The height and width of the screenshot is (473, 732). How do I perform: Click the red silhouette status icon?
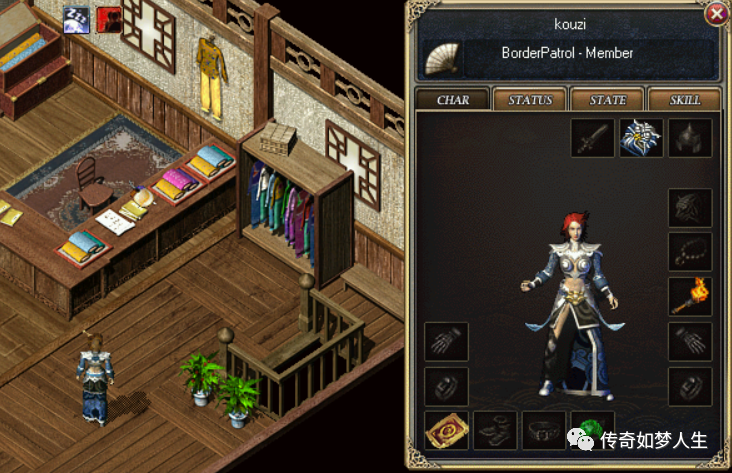pyautogui.click(x=109, y=18)
